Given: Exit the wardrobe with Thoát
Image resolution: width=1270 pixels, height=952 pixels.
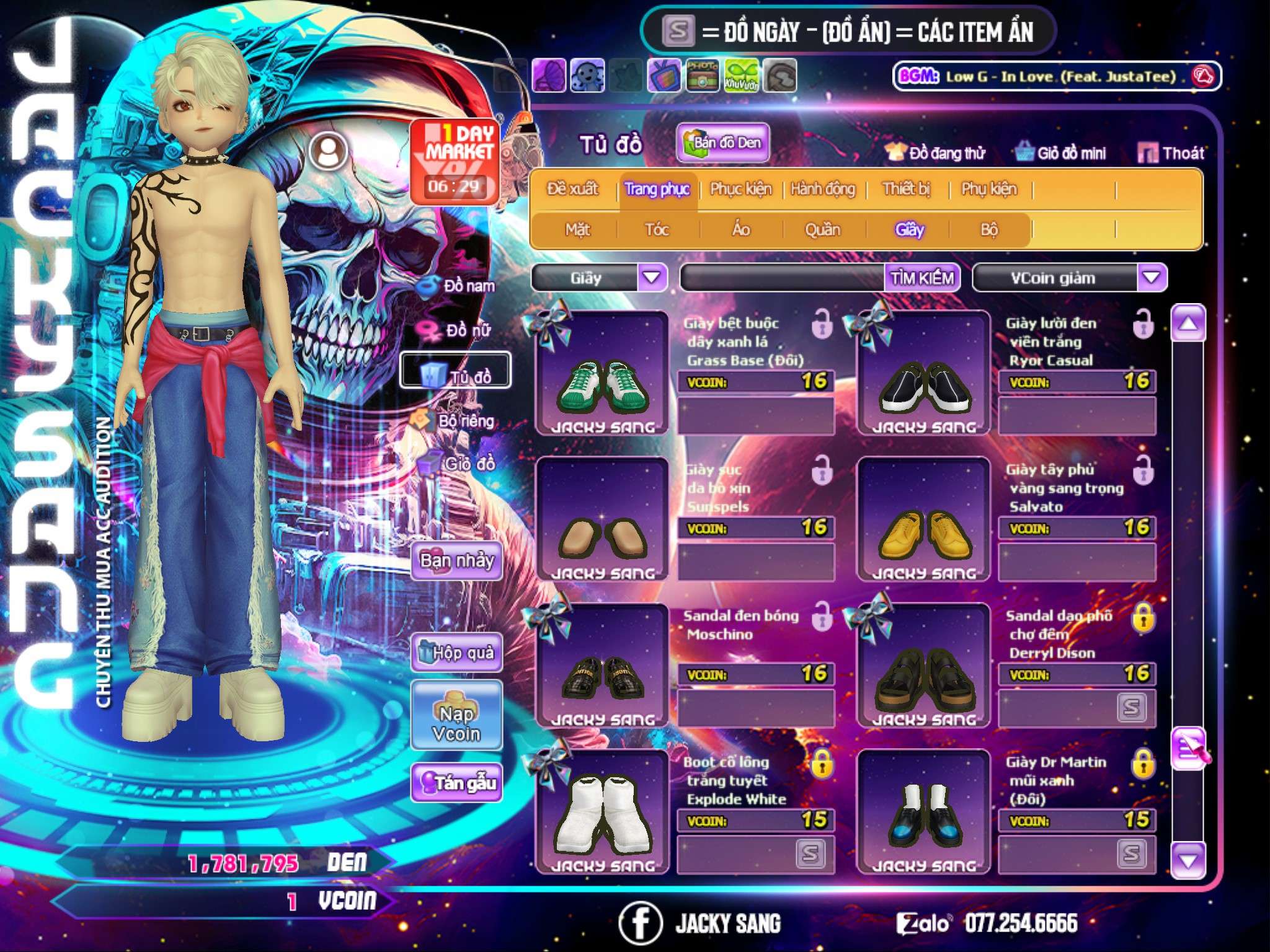Looking at the screenshot, I should pos(1171,153).
